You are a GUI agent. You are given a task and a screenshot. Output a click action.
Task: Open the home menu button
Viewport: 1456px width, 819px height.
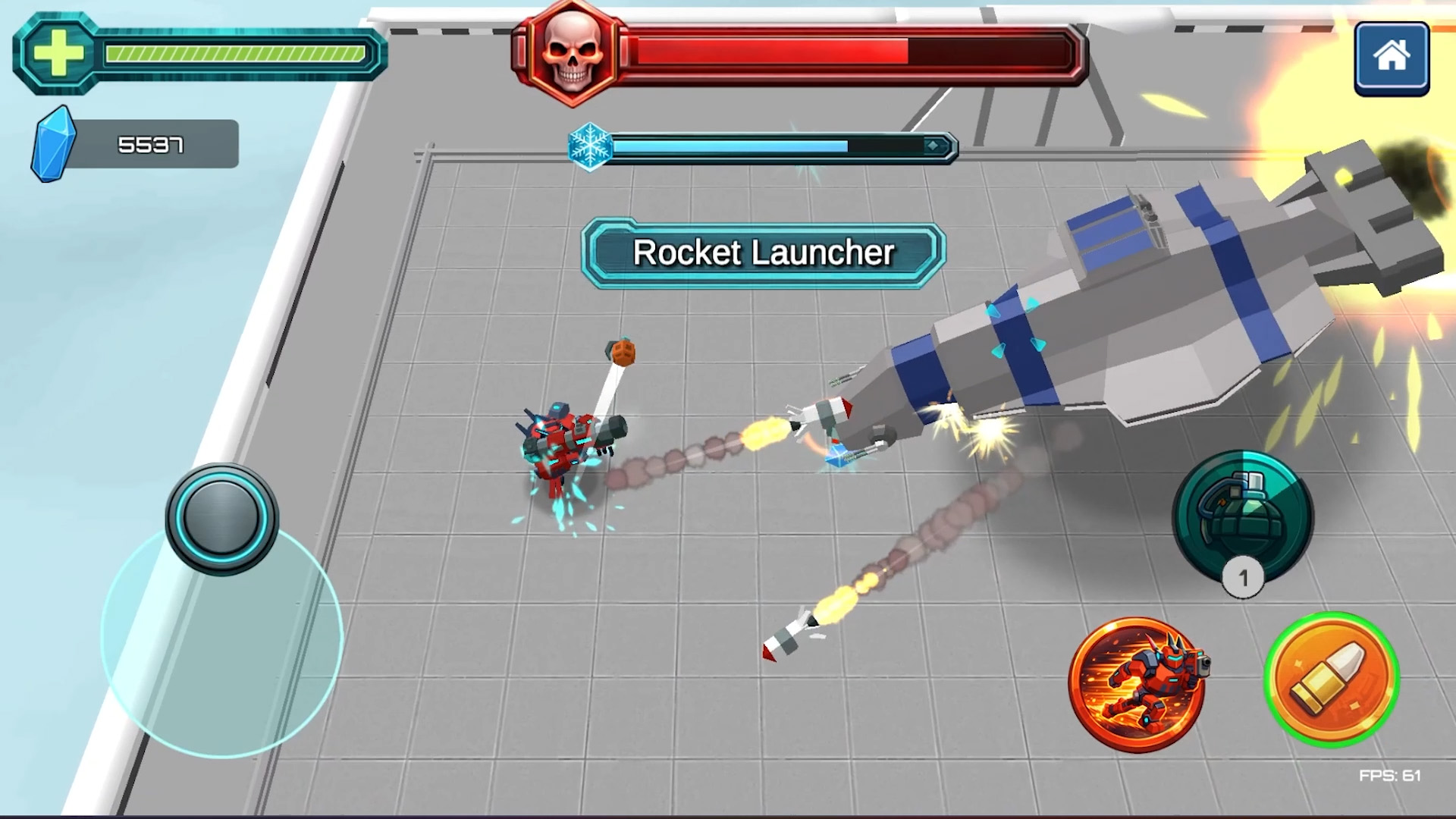1392,58
